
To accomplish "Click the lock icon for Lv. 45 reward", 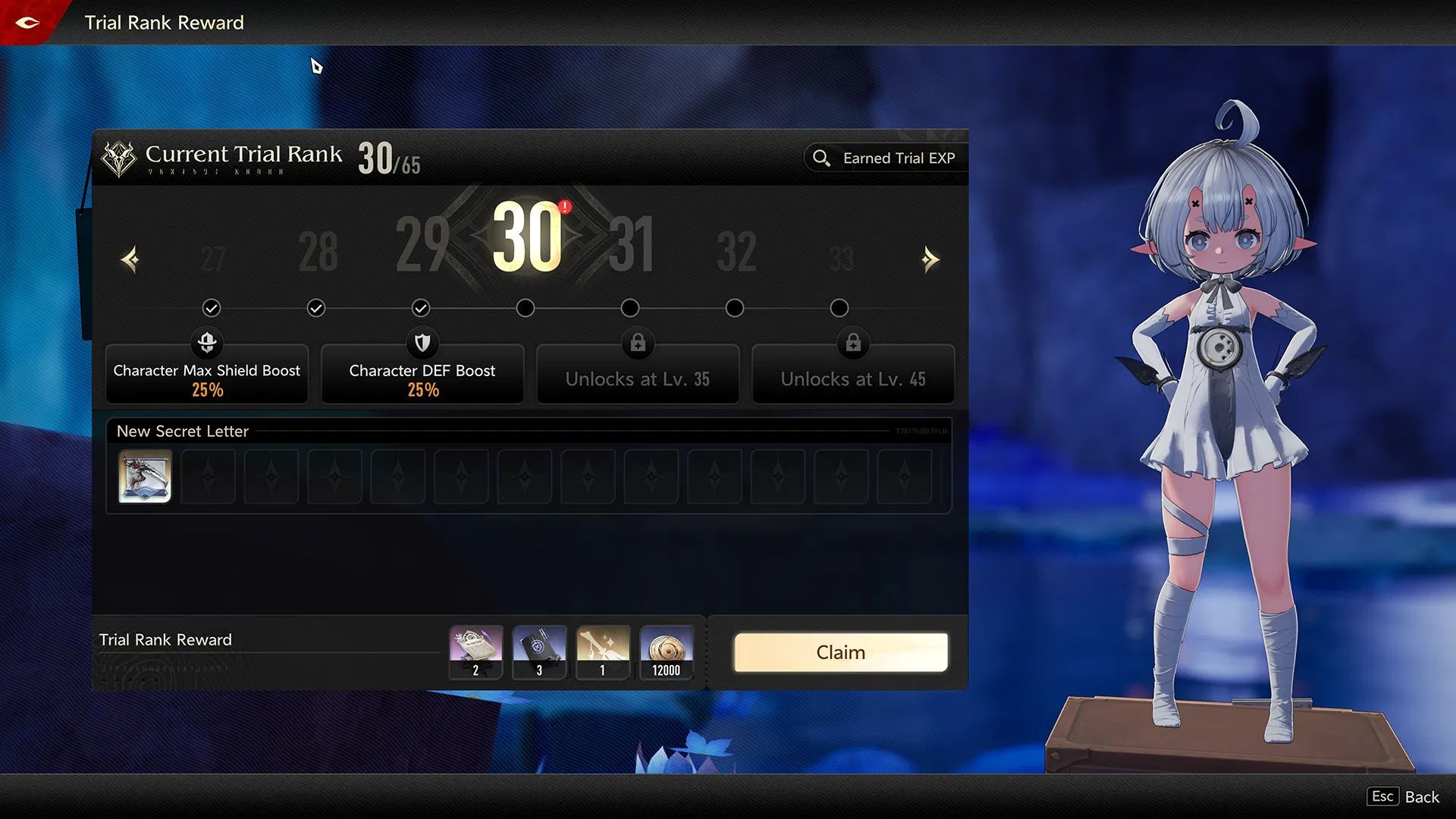I will (853, 344).
